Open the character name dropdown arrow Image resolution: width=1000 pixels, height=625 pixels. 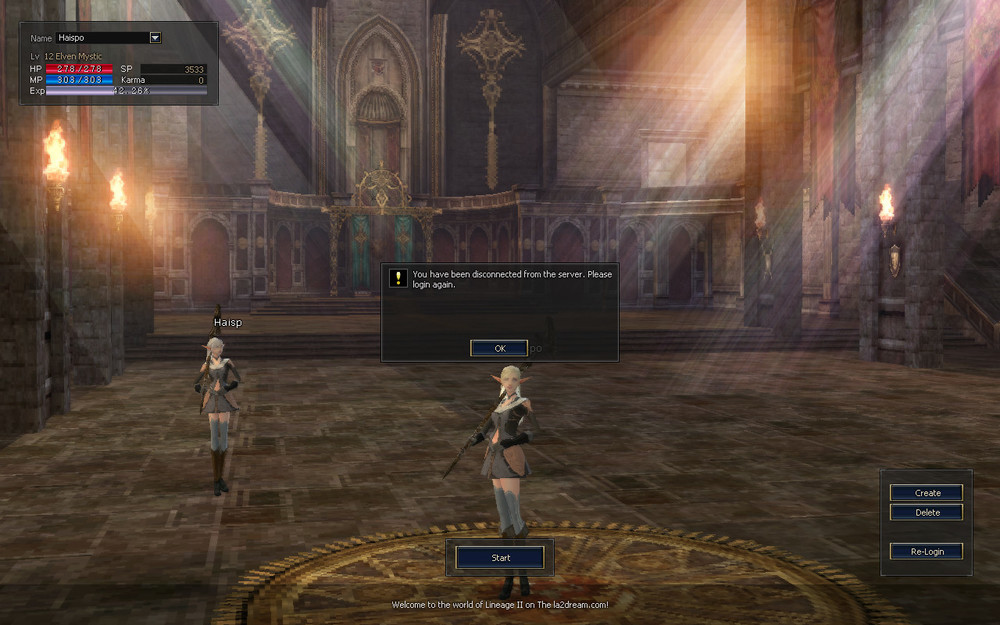155,38
